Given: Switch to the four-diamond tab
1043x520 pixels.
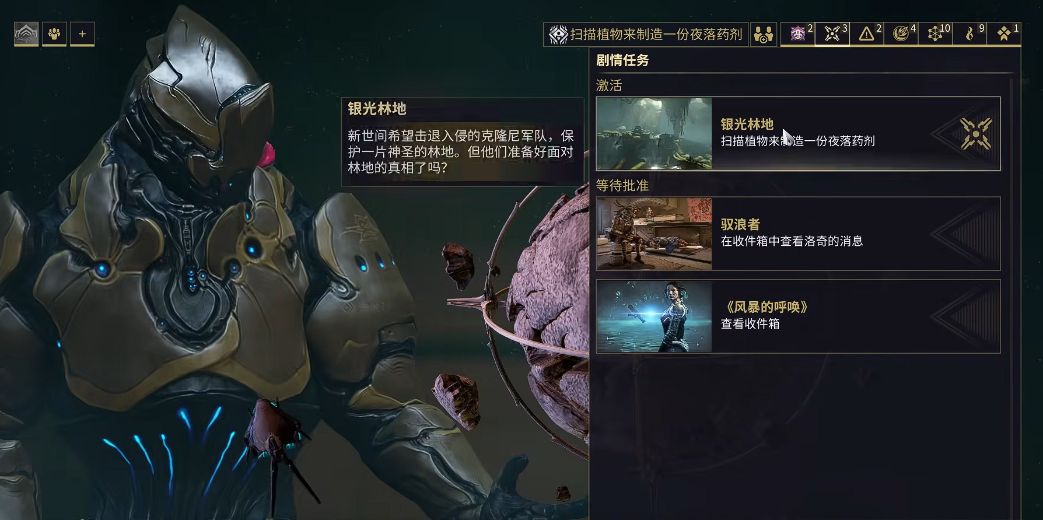Looking at the screenshot, I should 1004,34.
